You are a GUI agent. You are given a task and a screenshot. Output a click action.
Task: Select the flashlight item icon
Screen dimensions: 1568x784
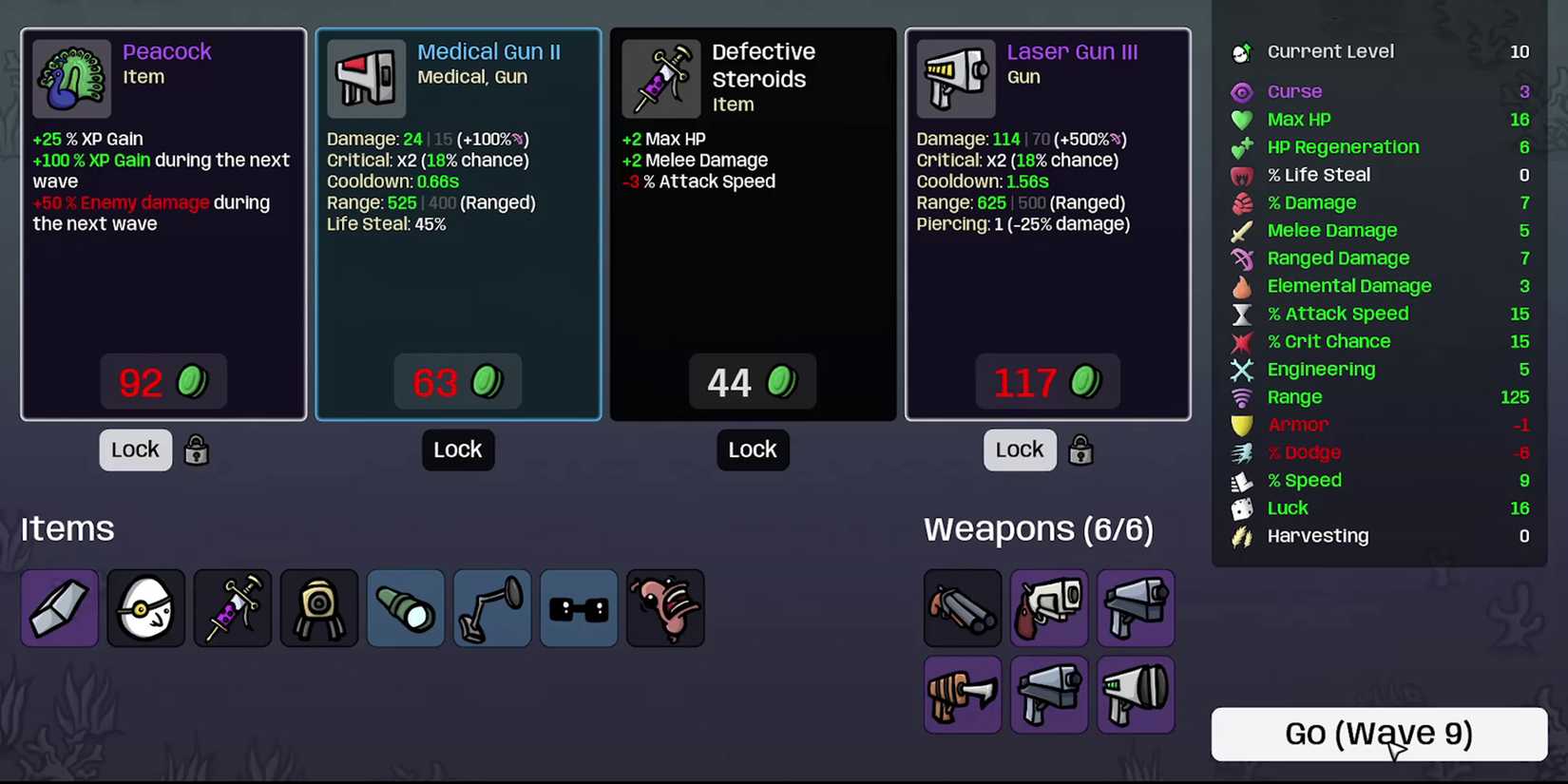coord(405,608)
